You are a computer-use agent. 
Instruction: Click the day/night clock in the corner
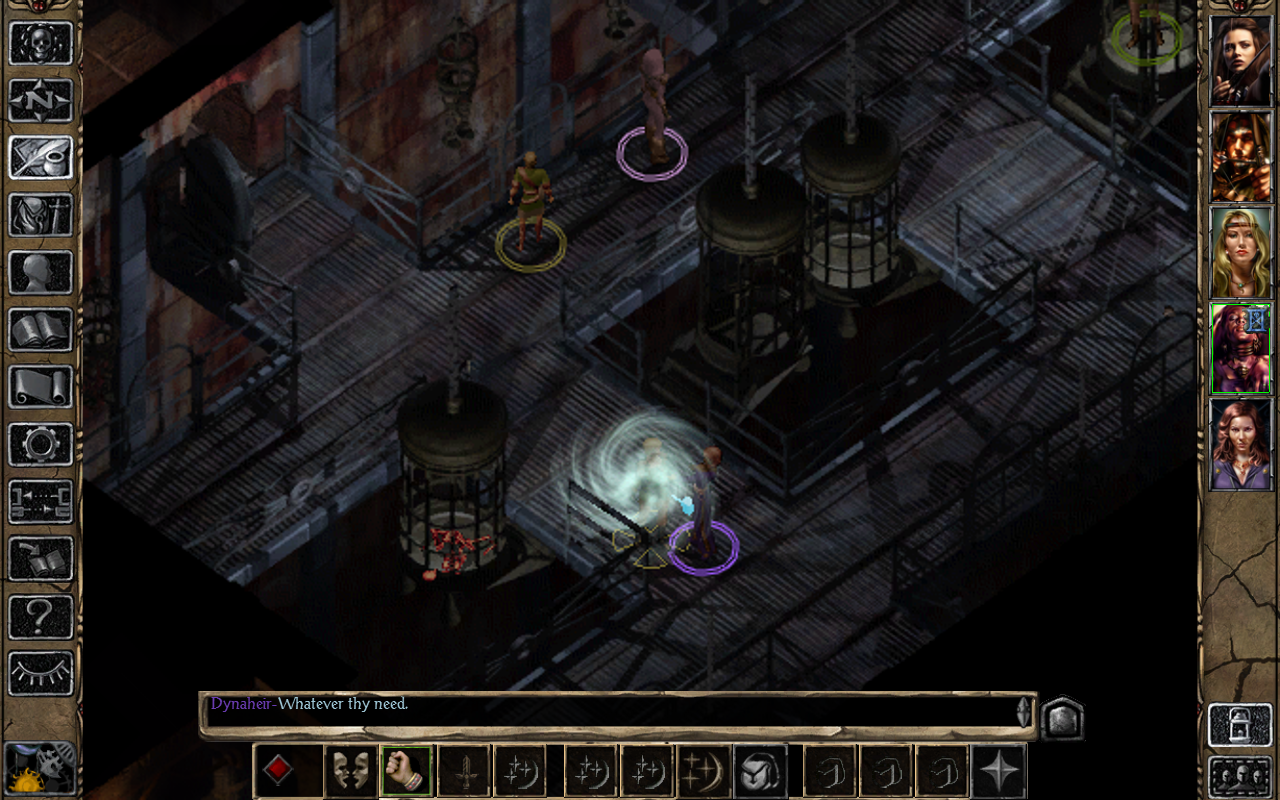click(40, 768)
